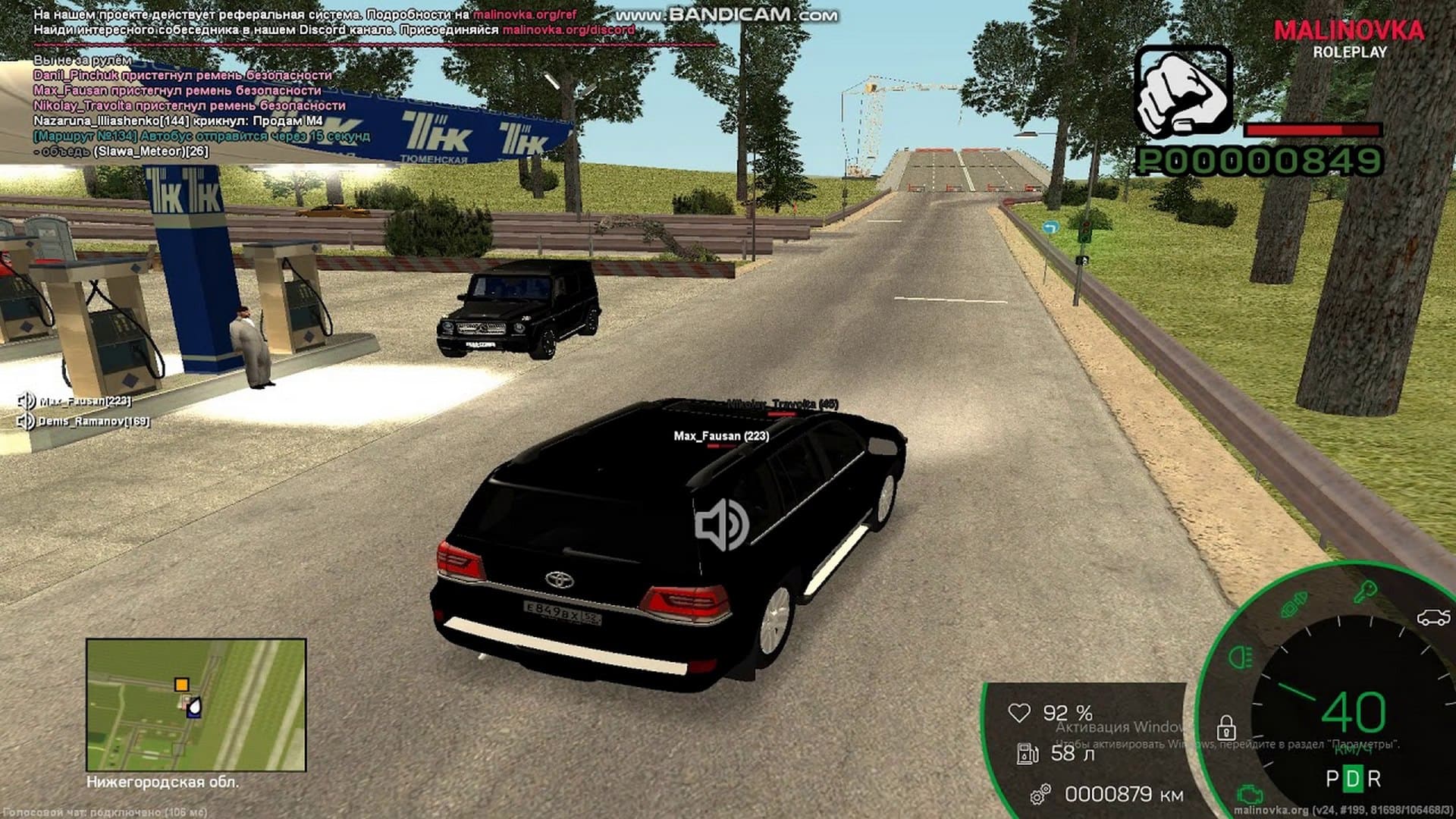The image size is (1456, 819).
Task: Open the malinovka.org/ref link in chat
Action: tap(525, 14)
